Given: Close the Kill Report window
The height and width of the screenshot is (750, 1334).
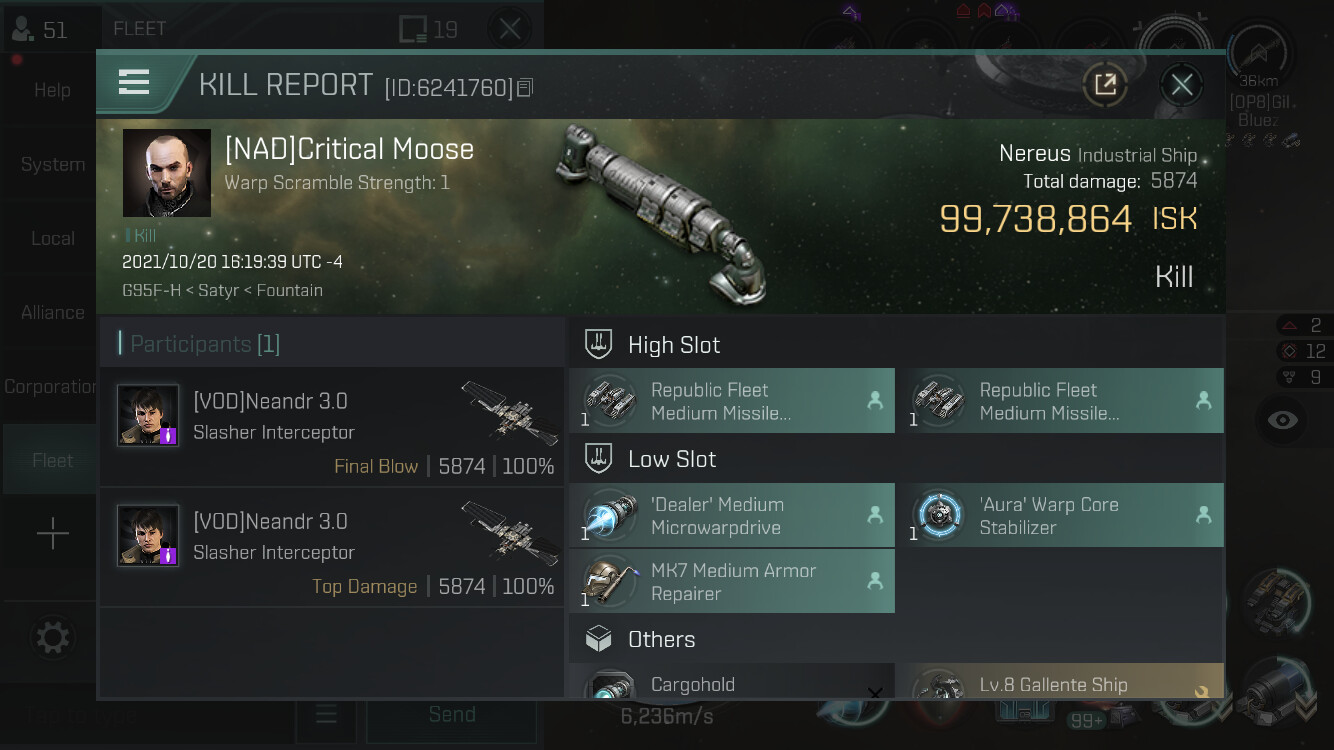Looking at the screenshot, I should coord(1181,85).
